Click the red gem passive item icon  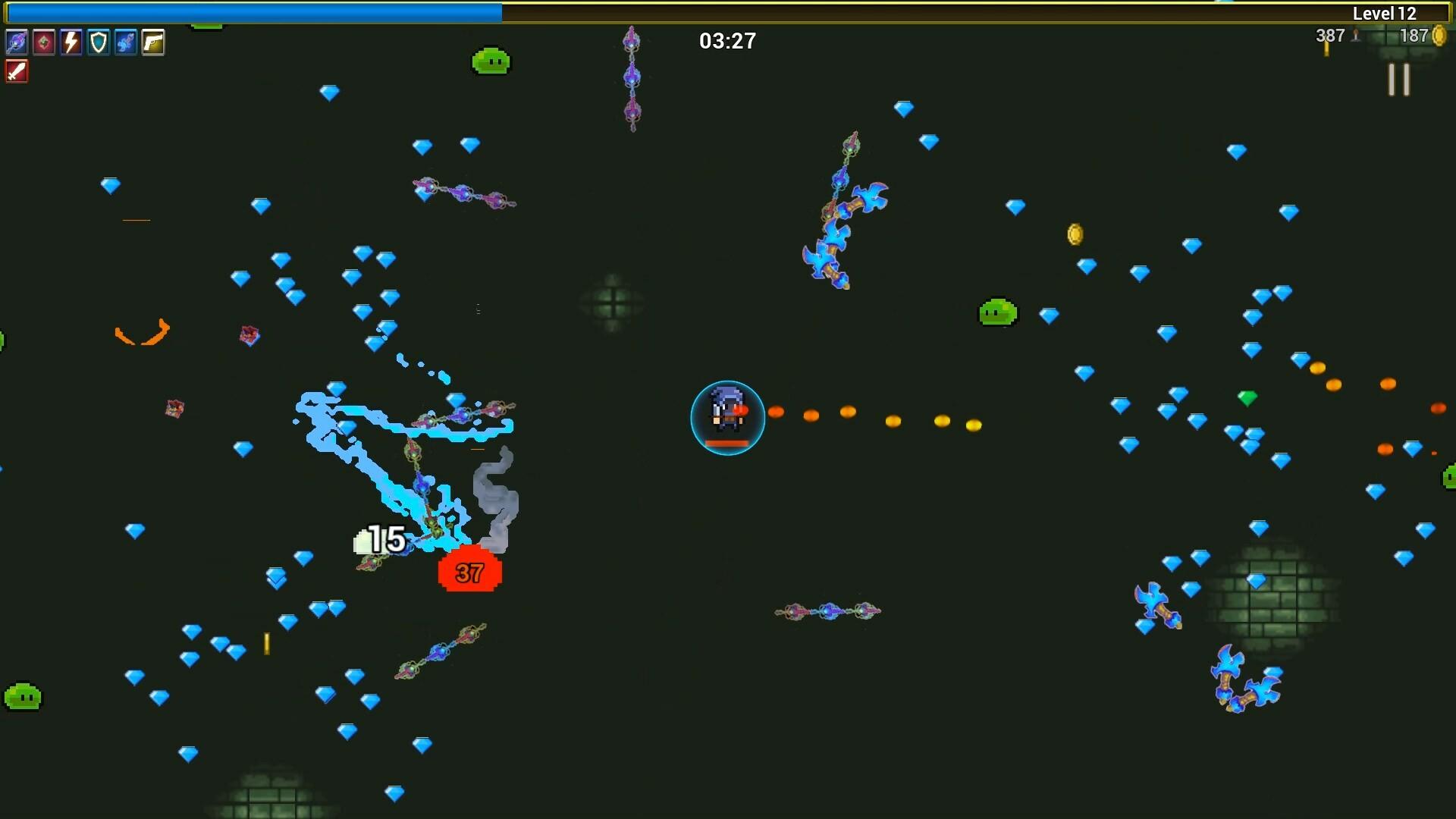tap(43, 42)
